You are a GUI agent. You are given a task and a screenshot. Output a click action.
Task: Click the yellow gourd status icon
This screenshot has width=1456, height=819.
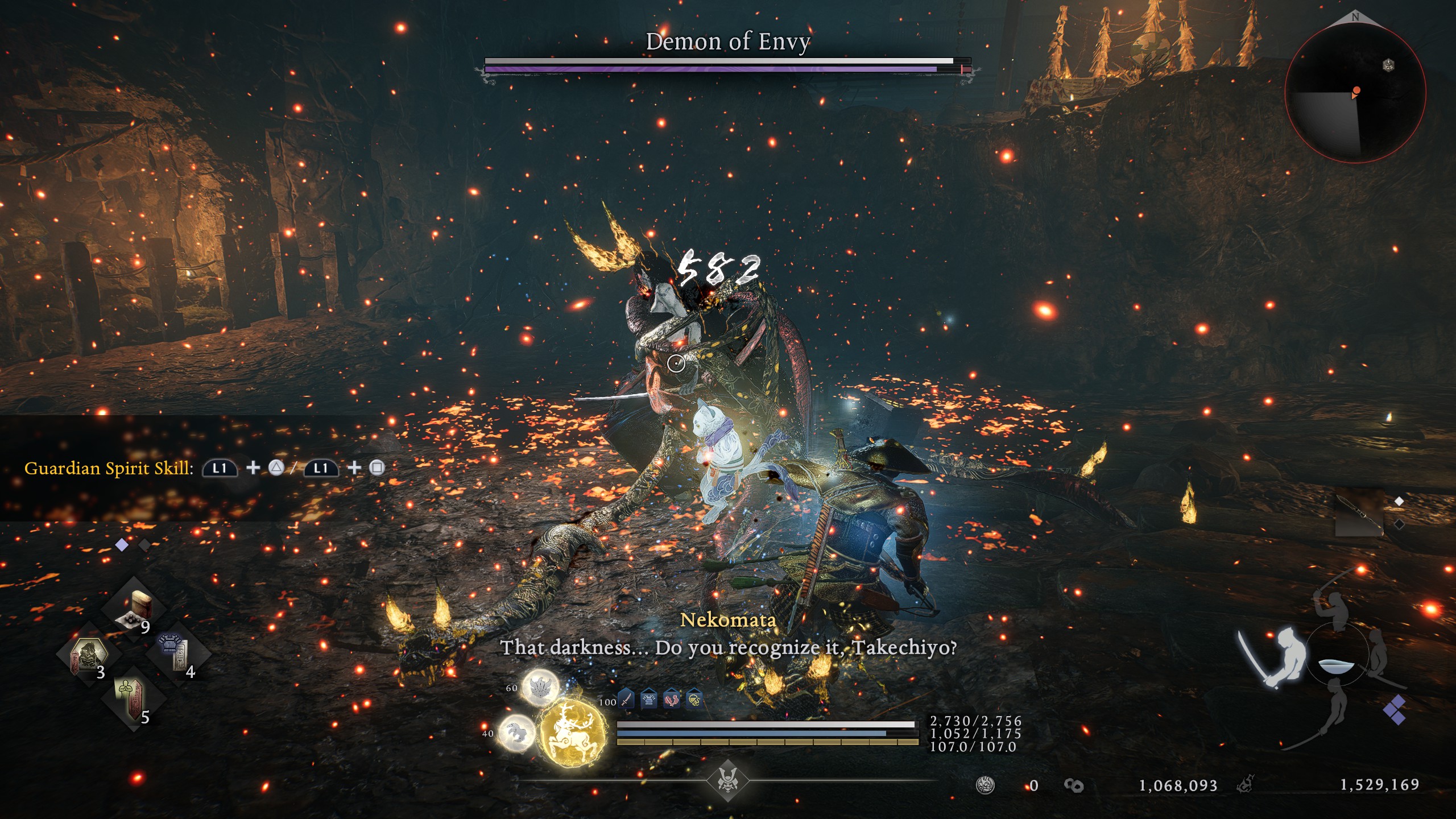(694, 699)
